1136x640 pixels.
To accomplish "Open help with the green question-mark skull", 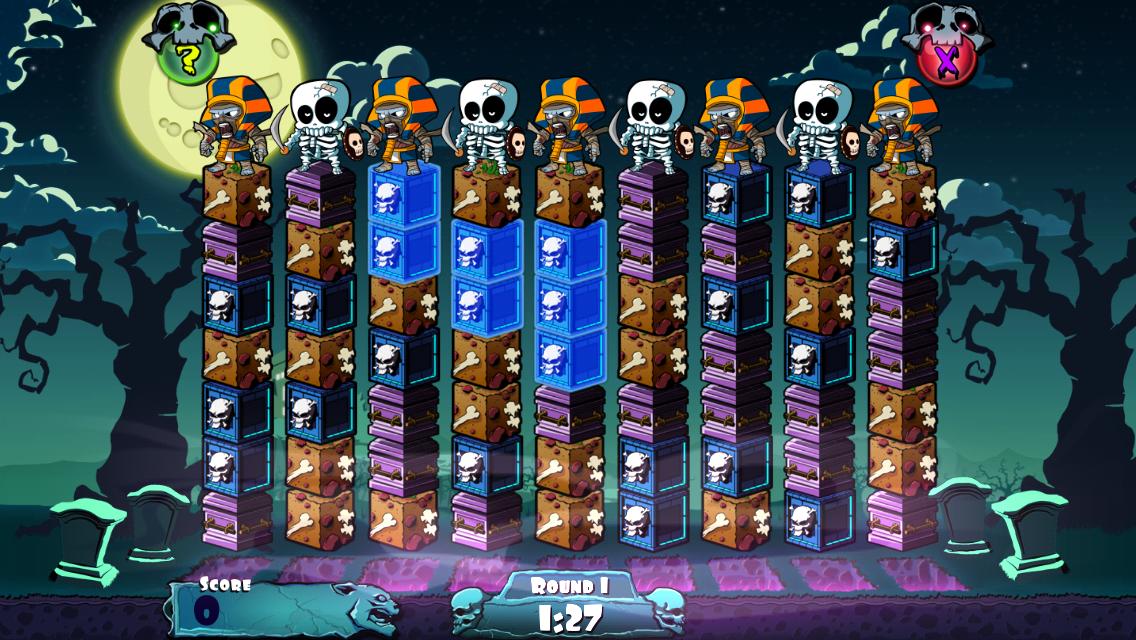I will point(187,55).
